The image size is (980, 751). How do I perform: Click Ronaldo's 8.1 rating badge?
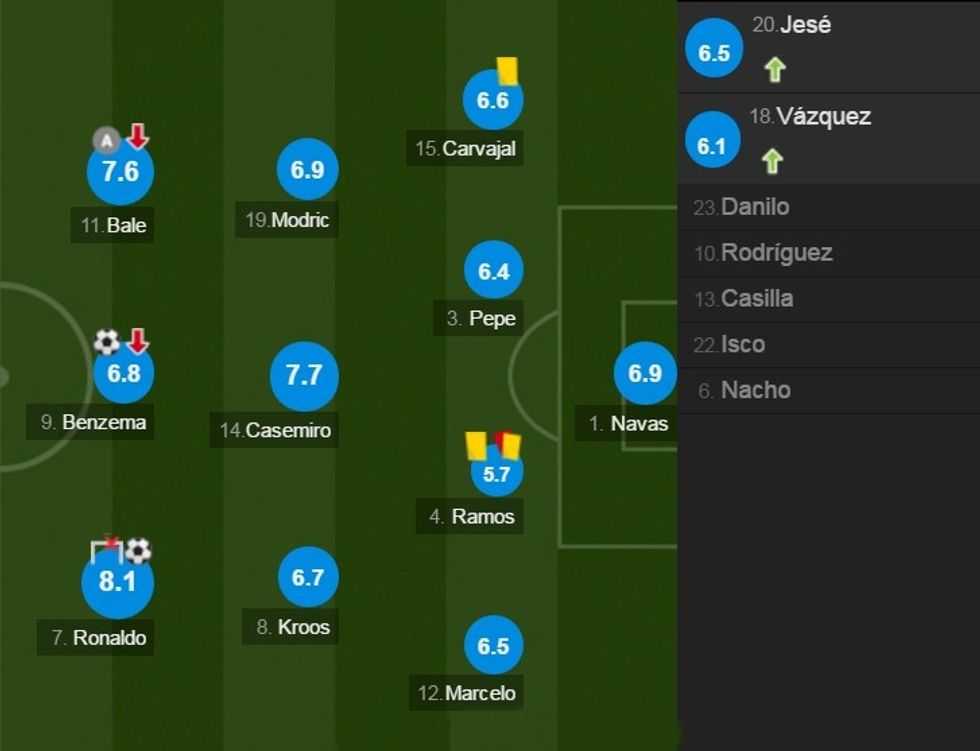tap(117, 581)
